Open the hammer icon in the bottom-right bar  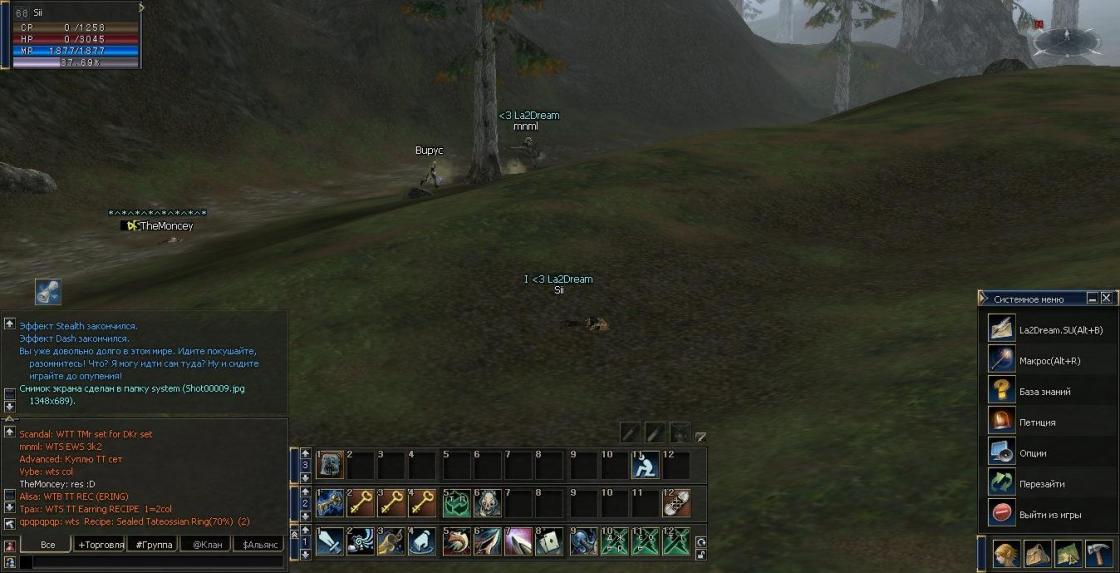[1098, 553]
